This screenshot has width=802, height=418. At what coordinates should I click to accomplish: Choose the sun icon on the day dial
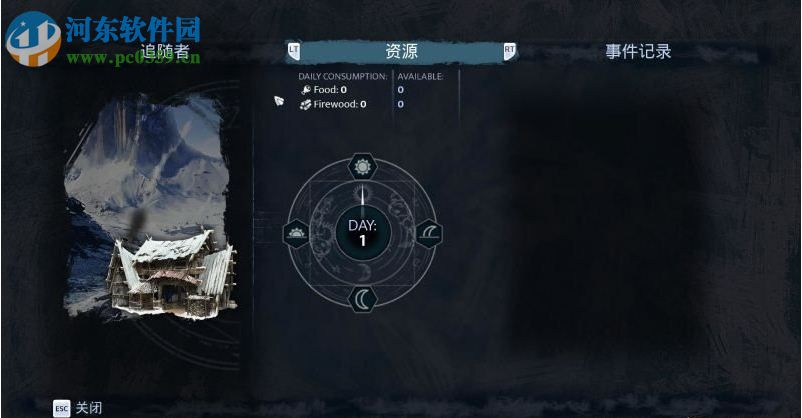point(362,167)
